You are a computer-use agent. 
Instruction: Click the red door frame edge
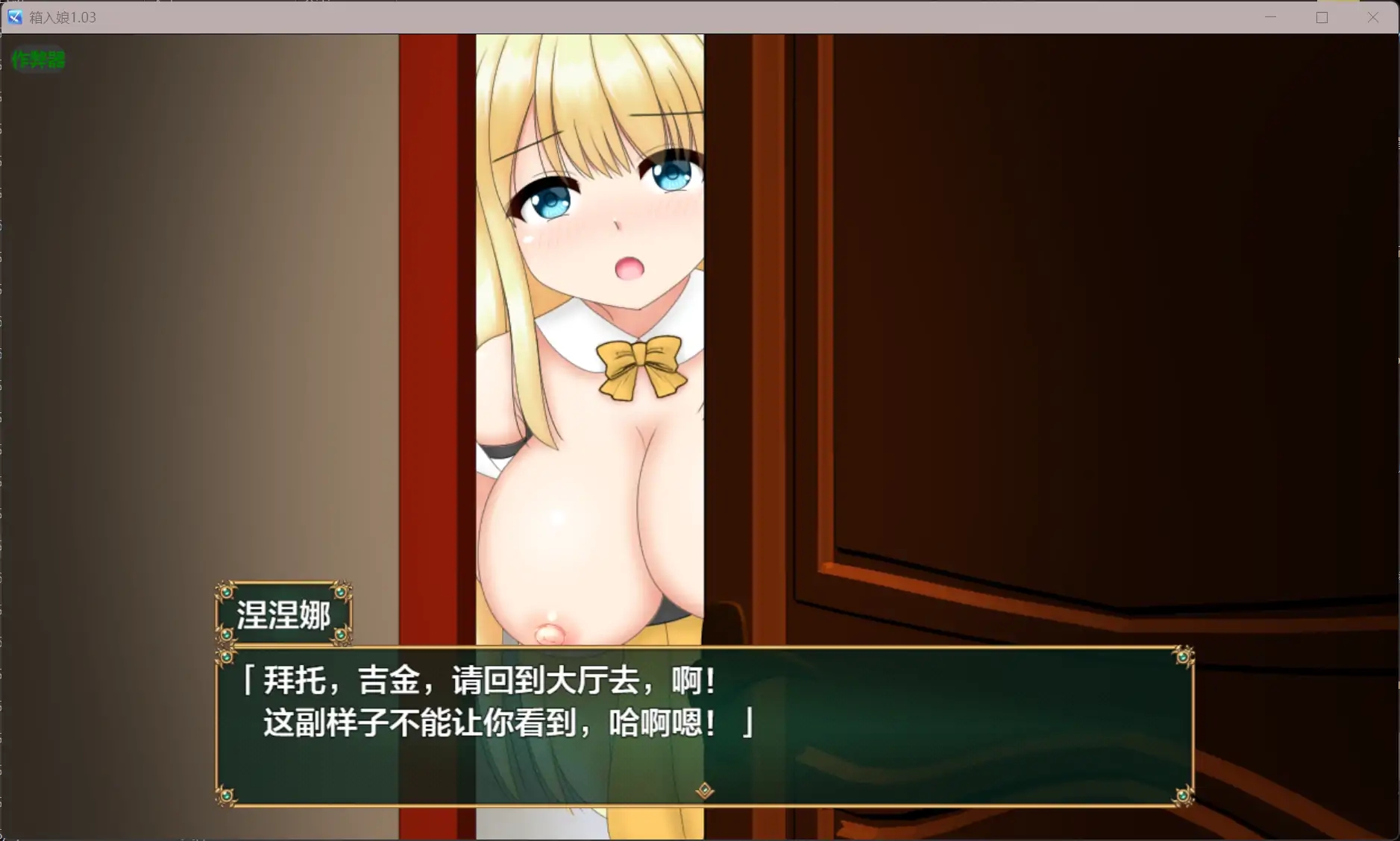point(436,298)
